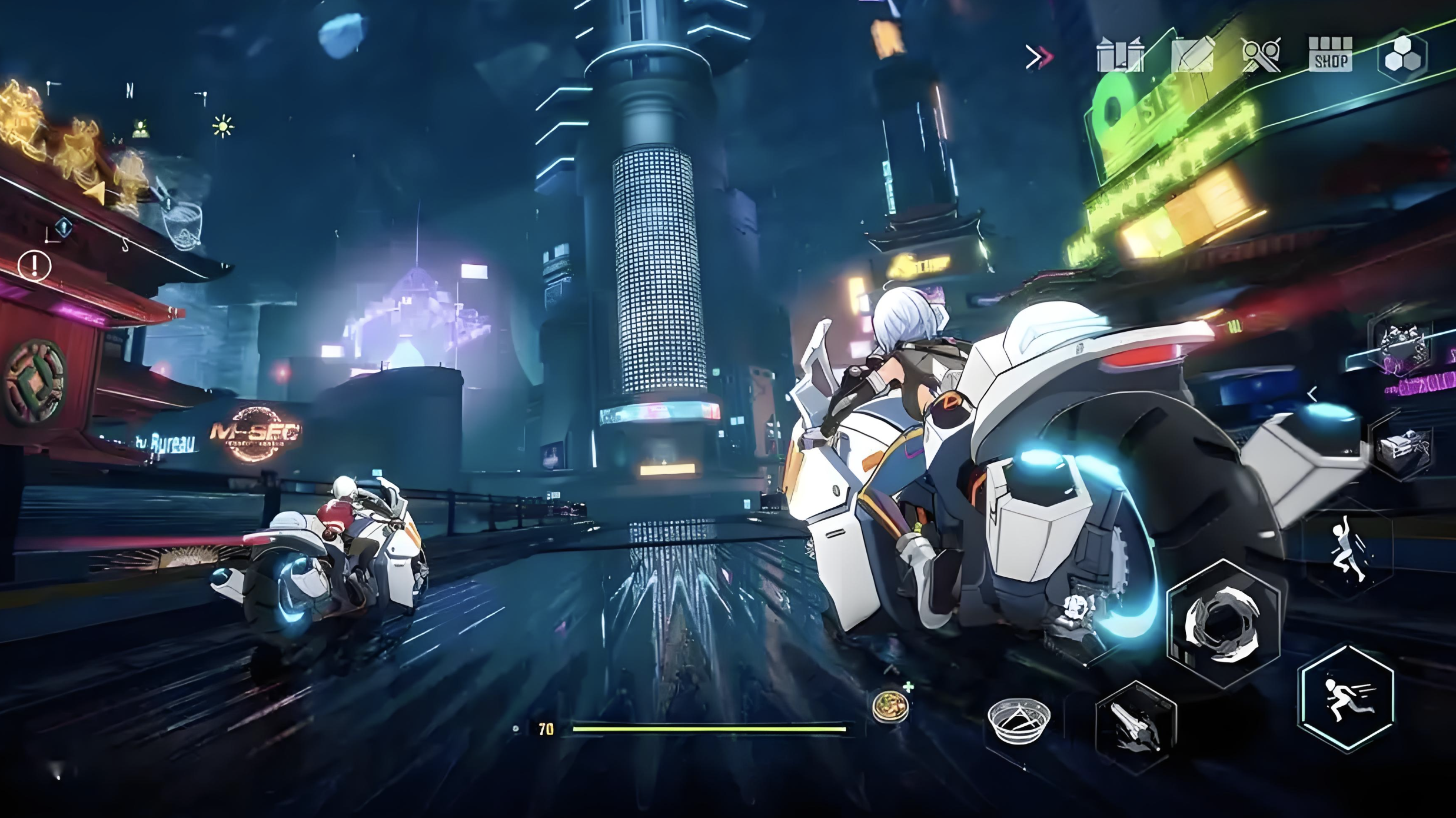Open the three-hexagon main menu

1403,56
